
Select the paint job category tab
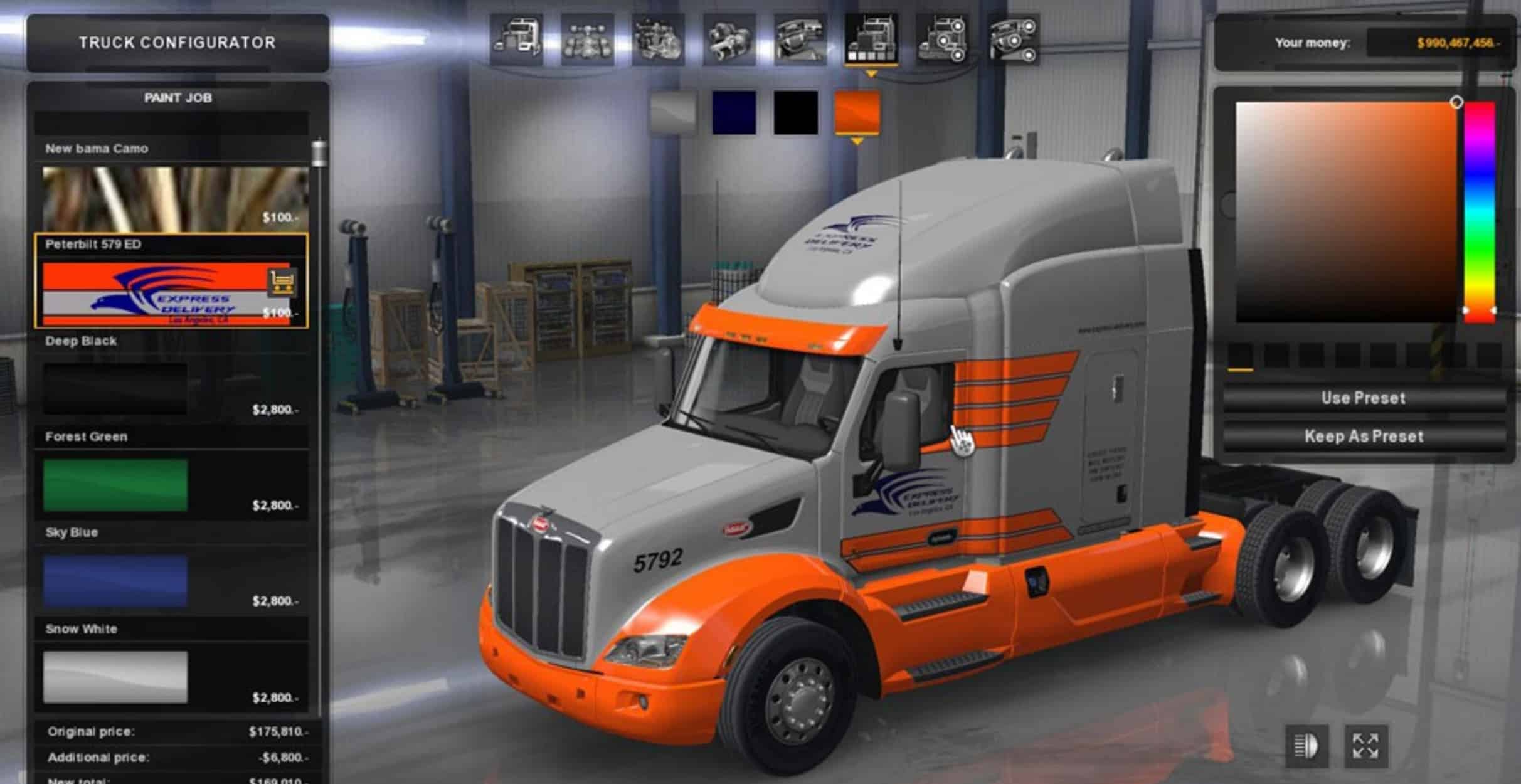click(x=871, y=41)
